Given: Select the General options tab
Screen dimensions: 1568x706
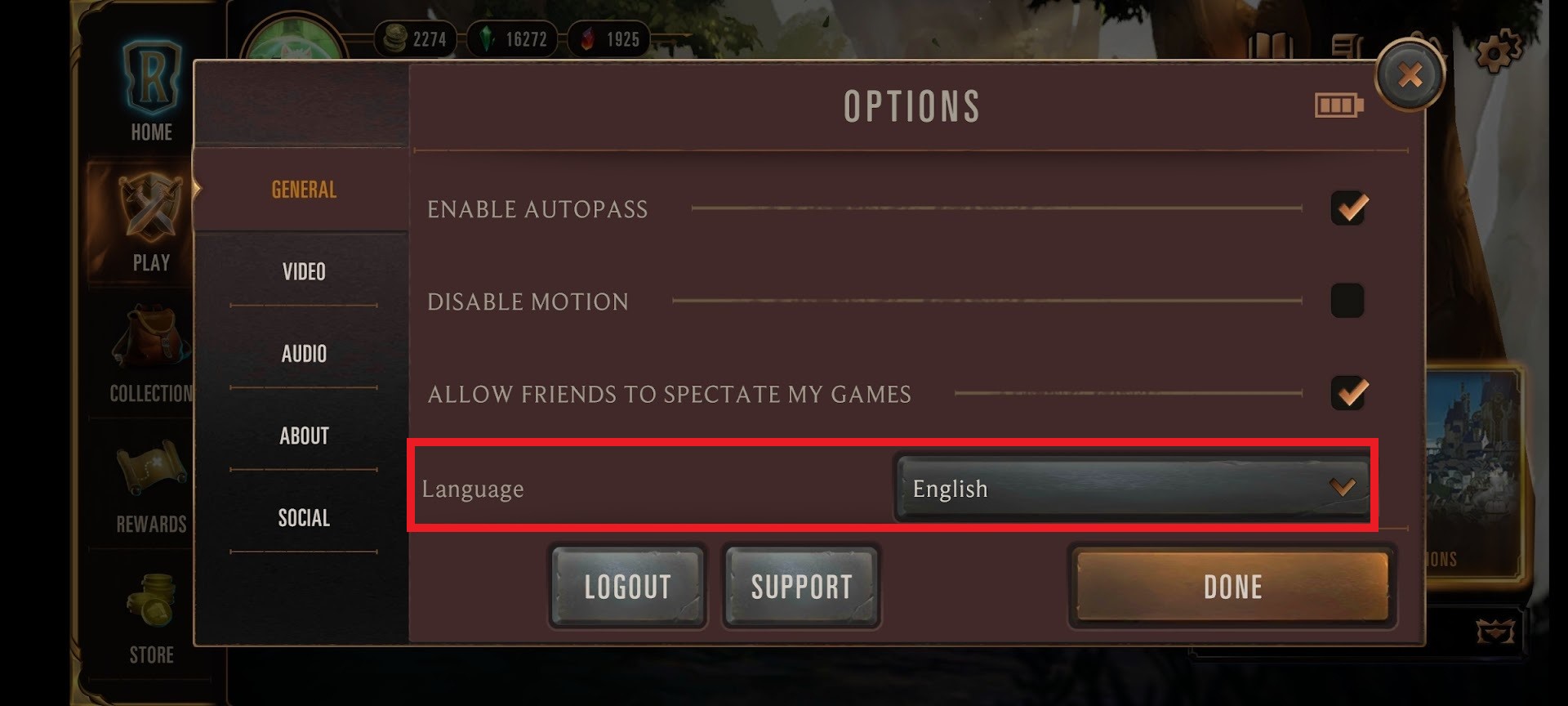Looking at the screenshot, I should [x=304, y=190].
